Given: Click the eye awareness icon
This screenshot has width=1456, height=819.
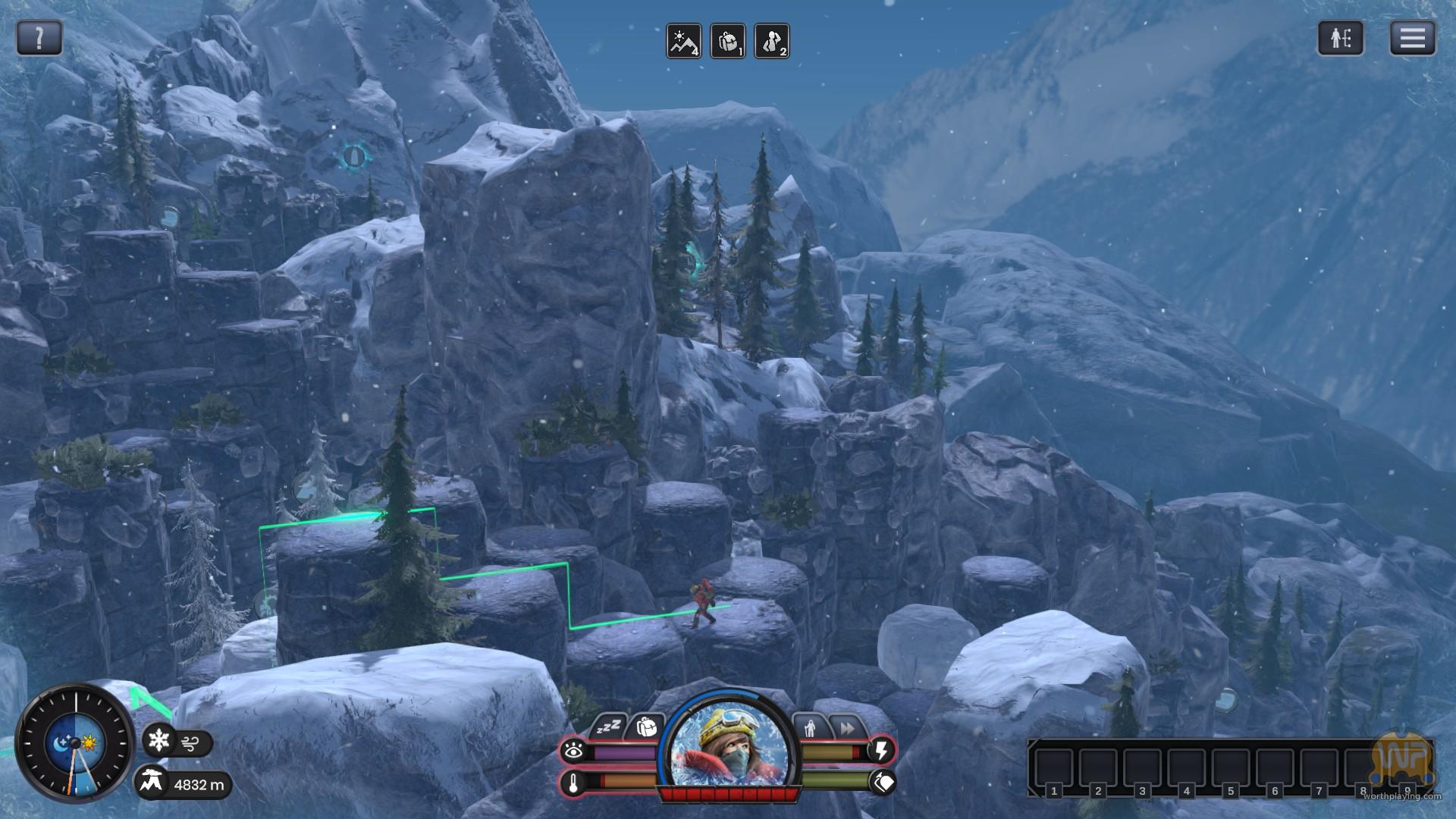Looking at the screenshot, I should [x=573, y=752].
